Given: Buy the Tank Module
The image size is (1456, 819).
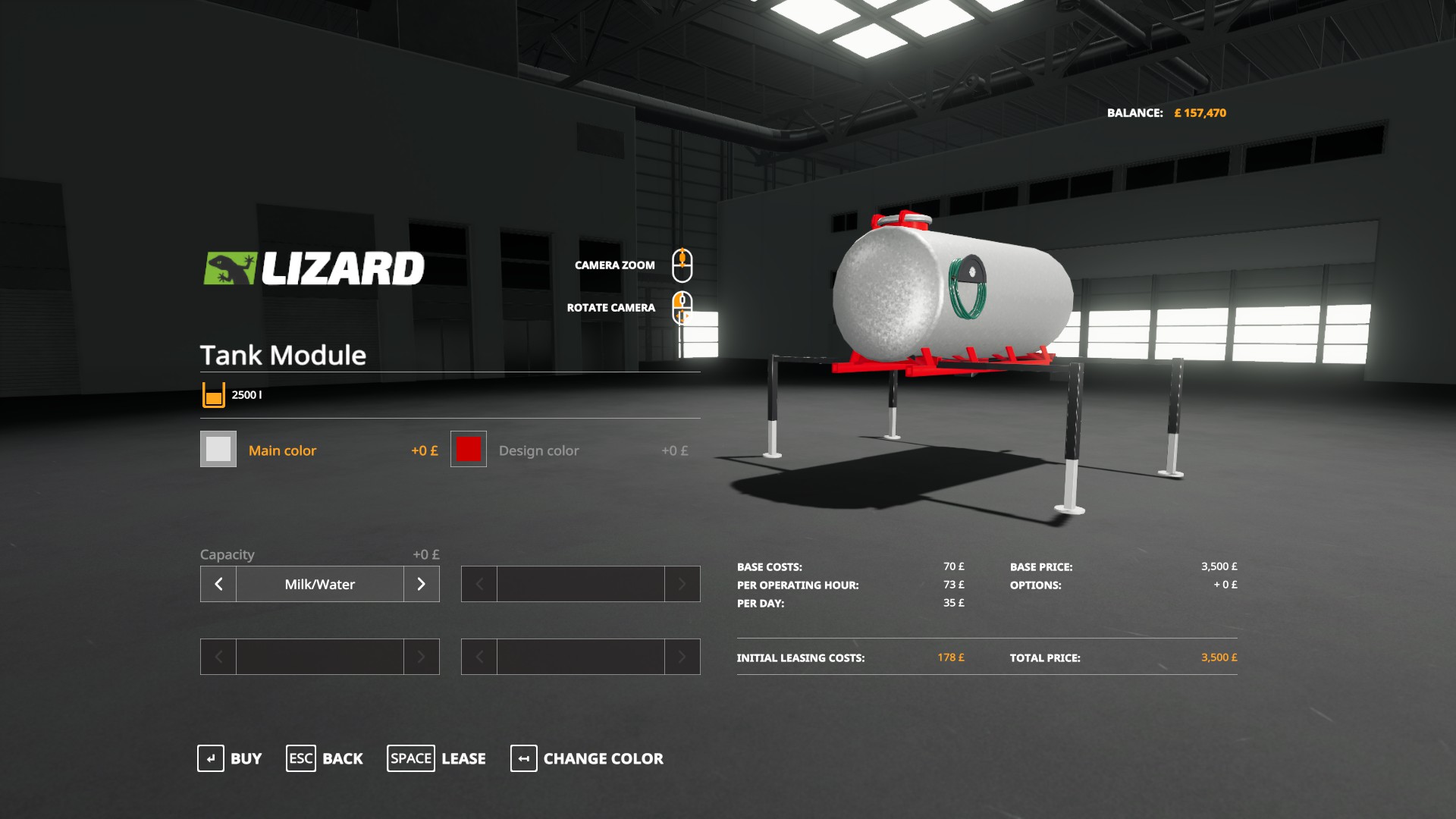Looking at the screenshot, I should [230, 758].
